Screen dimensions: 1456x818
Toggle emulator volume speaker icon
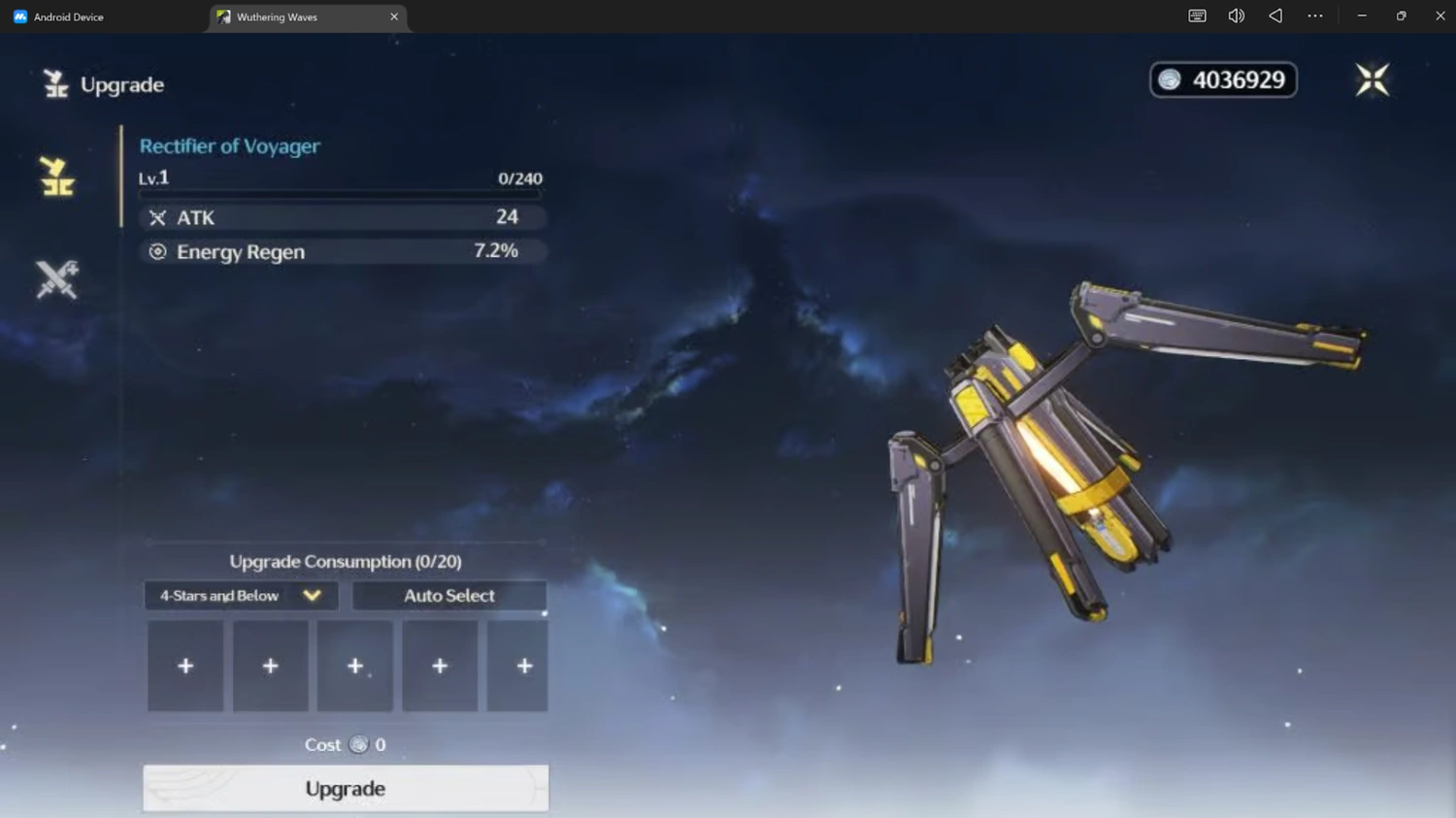[1236, 16]
